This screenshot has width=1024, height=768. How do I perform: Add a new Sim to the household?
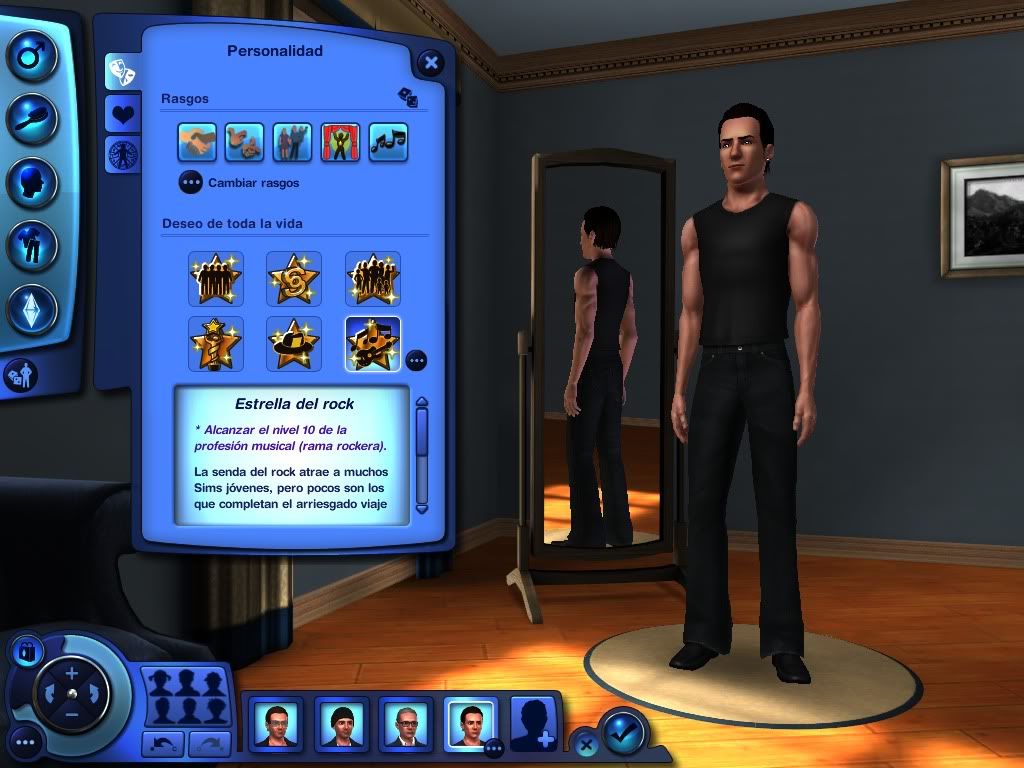pos(535,724)
